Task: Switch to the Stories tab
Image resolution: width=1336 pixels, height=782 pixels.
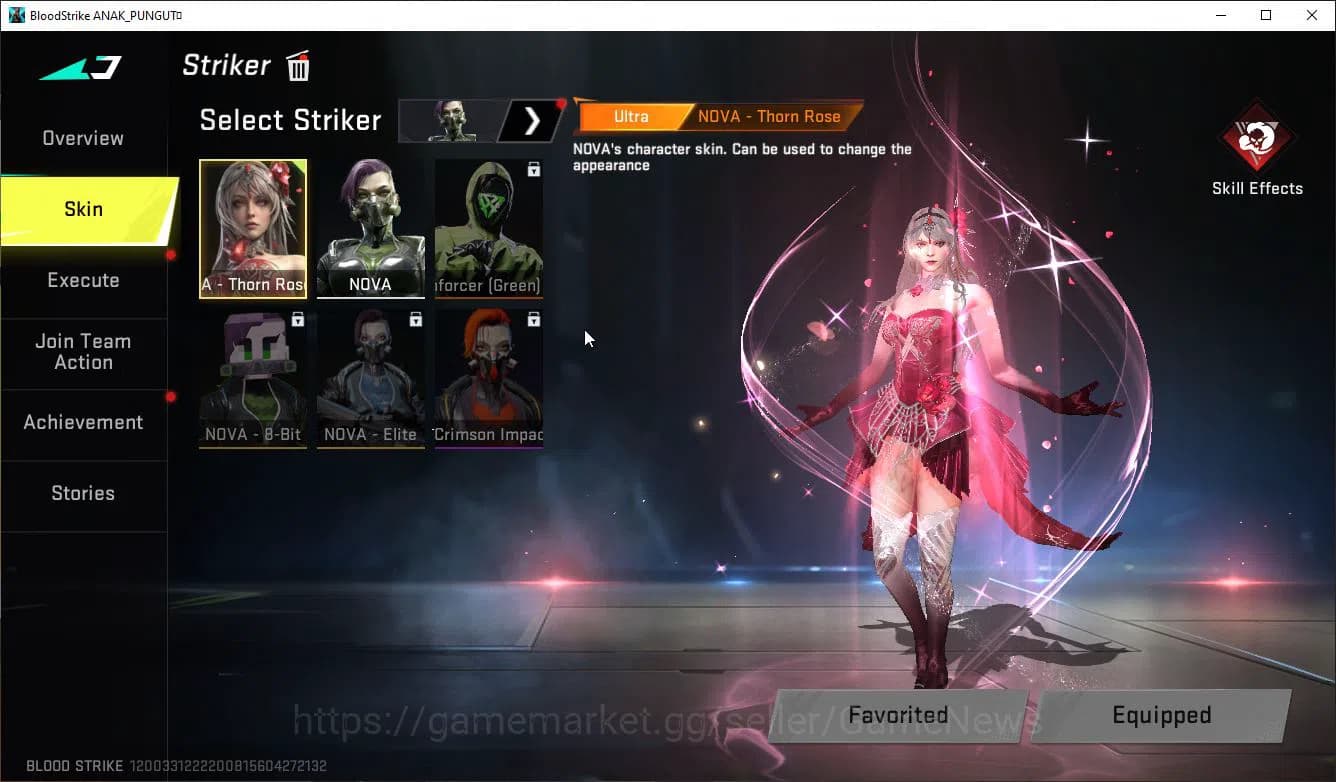Action: tap(82, 493)
